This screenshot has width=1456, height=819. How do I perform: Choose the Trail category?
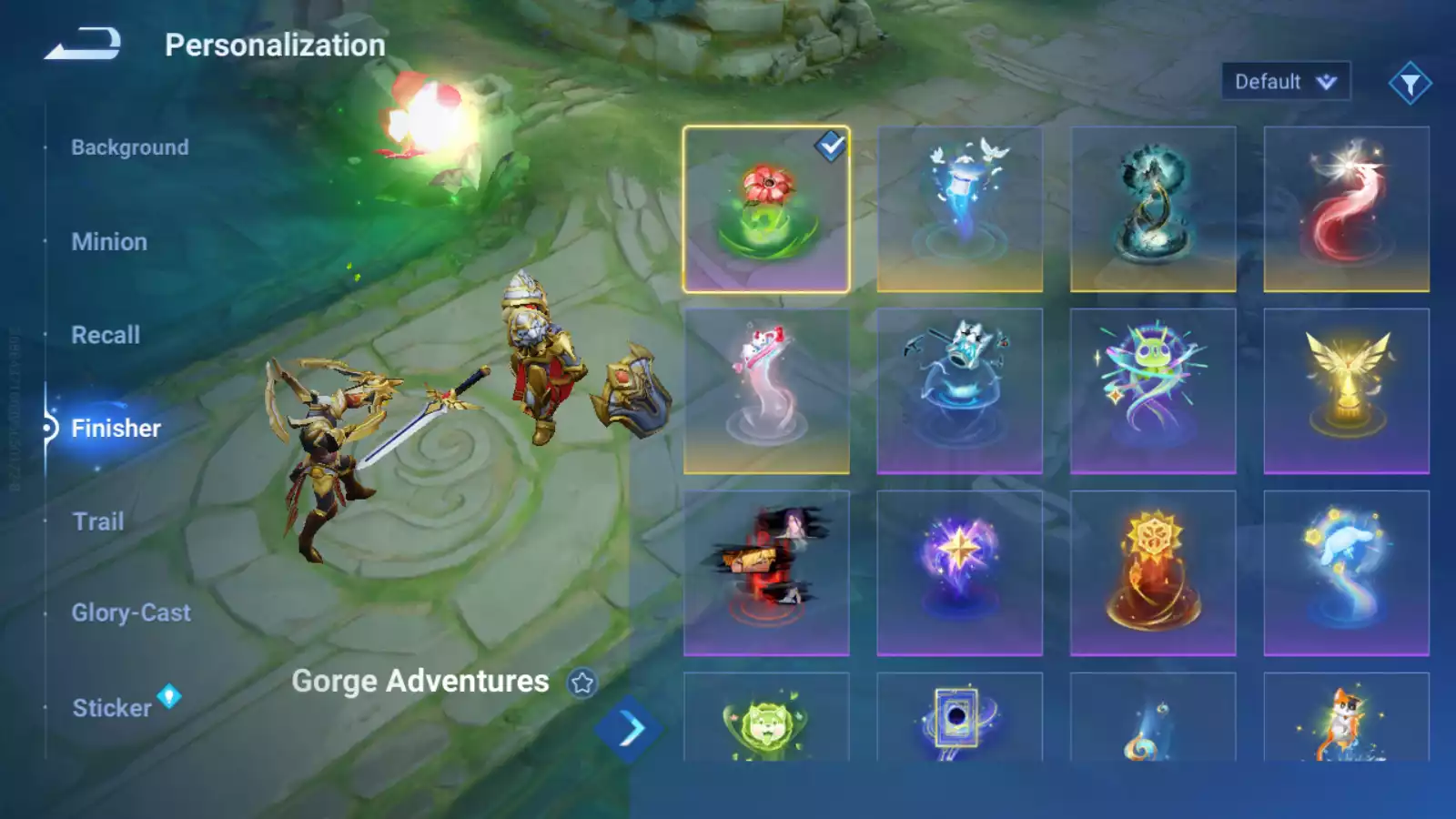98,521
